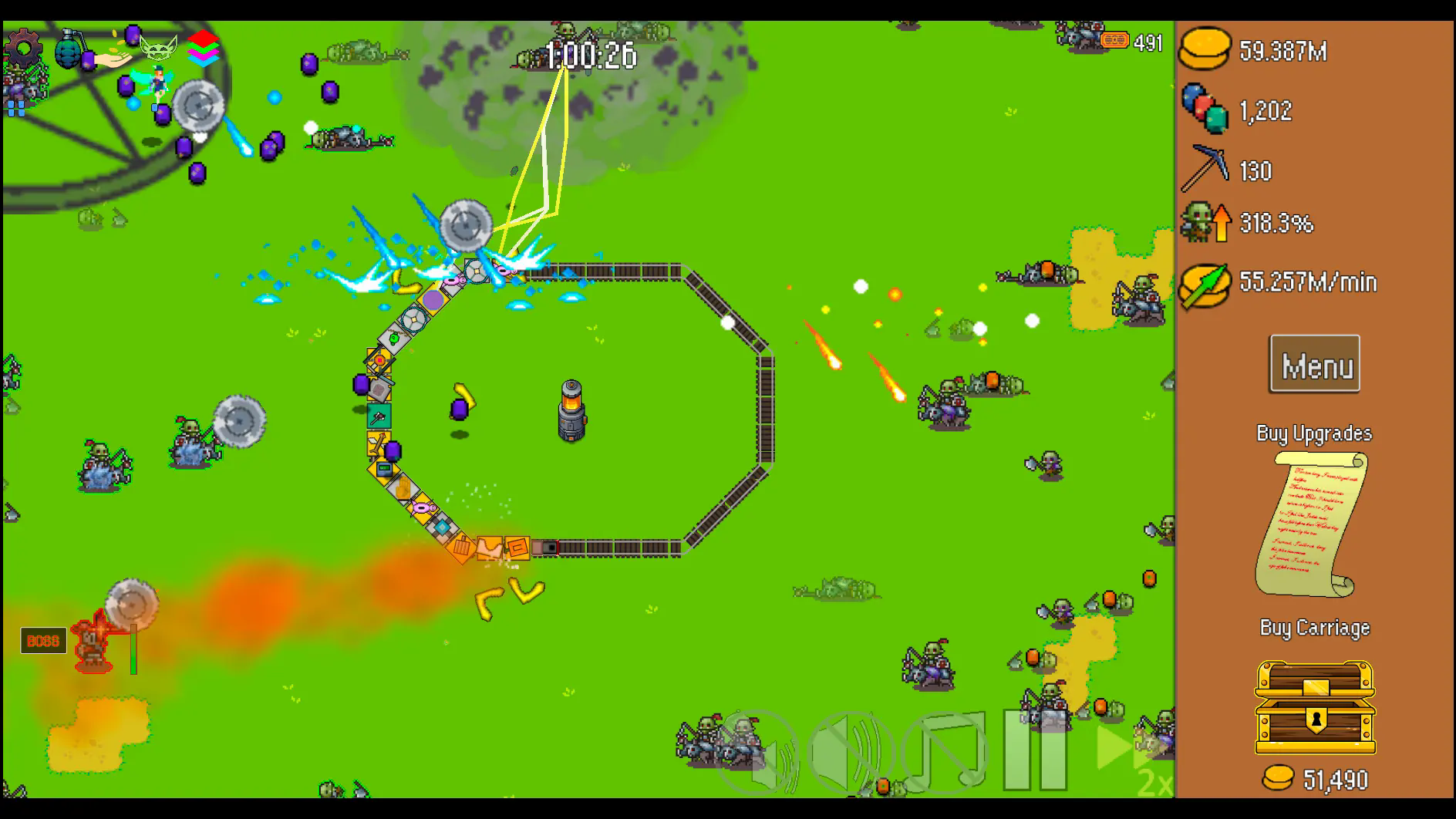Activate the grenade ability icon
This screenshot has width=1456, height=819.
69,48
